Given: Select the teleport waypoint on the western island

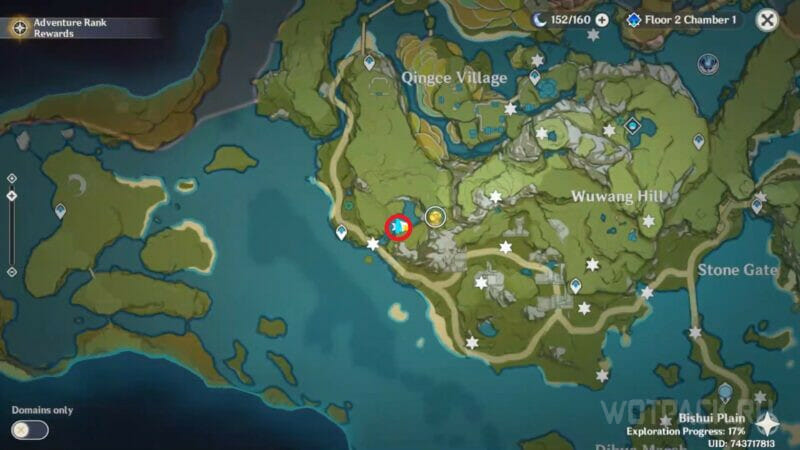Looking at the screenshot, I should (x=60, y=211).
